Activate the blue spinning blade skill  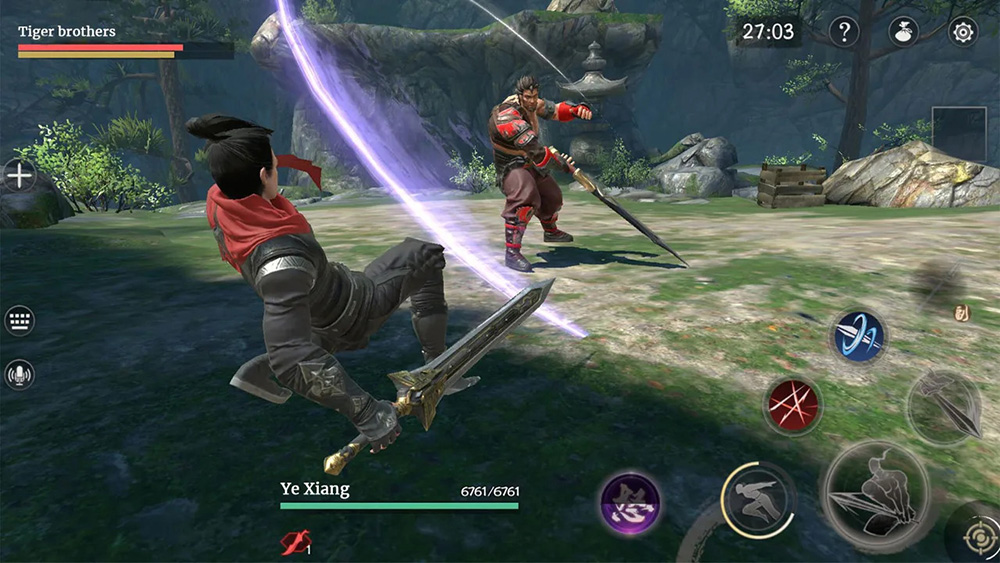pos(859,337)
